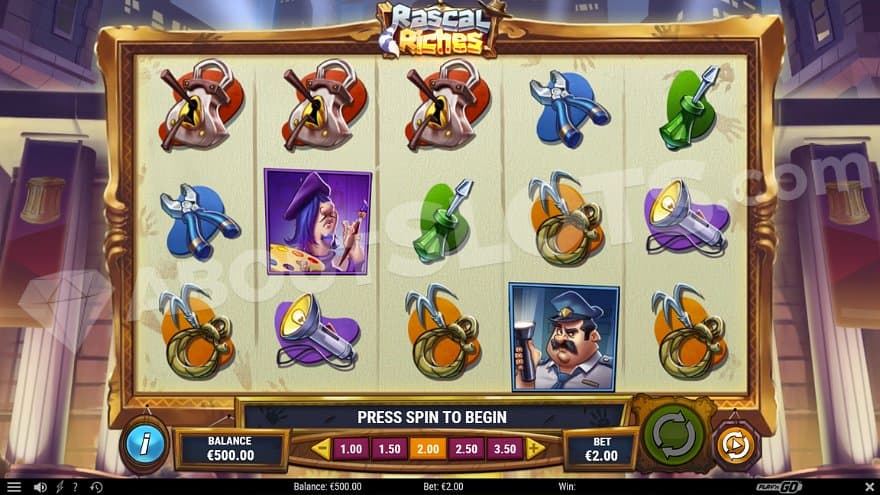Increase bet with the right arrow
This screenshot has height=495, width=880.
536,449
